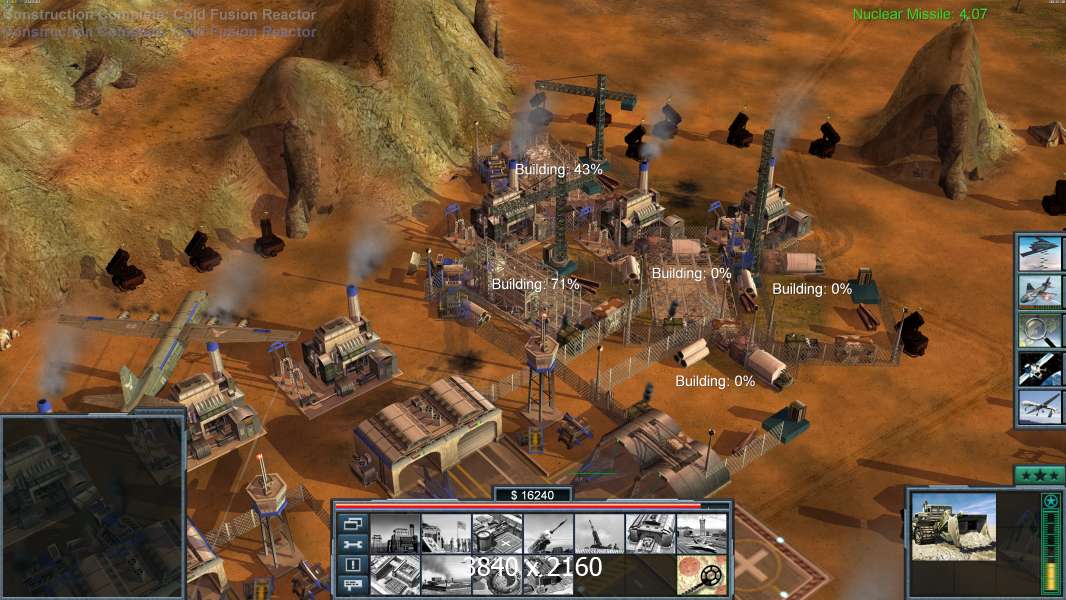Click the bulldozer unit portrait
Viewport: 1066px width, 600px height.
pos(954,527)
